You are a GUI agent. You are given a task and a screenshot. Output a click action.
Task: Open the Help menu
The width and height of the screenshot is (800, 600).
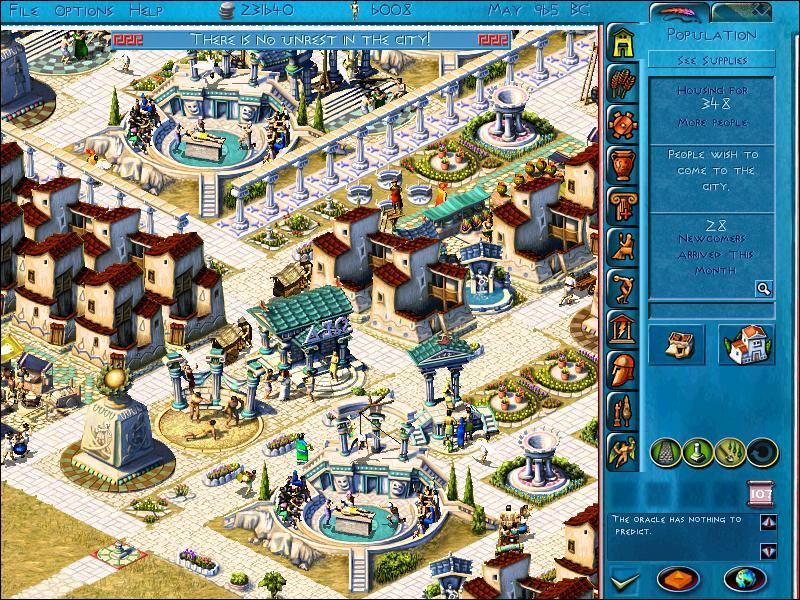click(x=147, y=10)
